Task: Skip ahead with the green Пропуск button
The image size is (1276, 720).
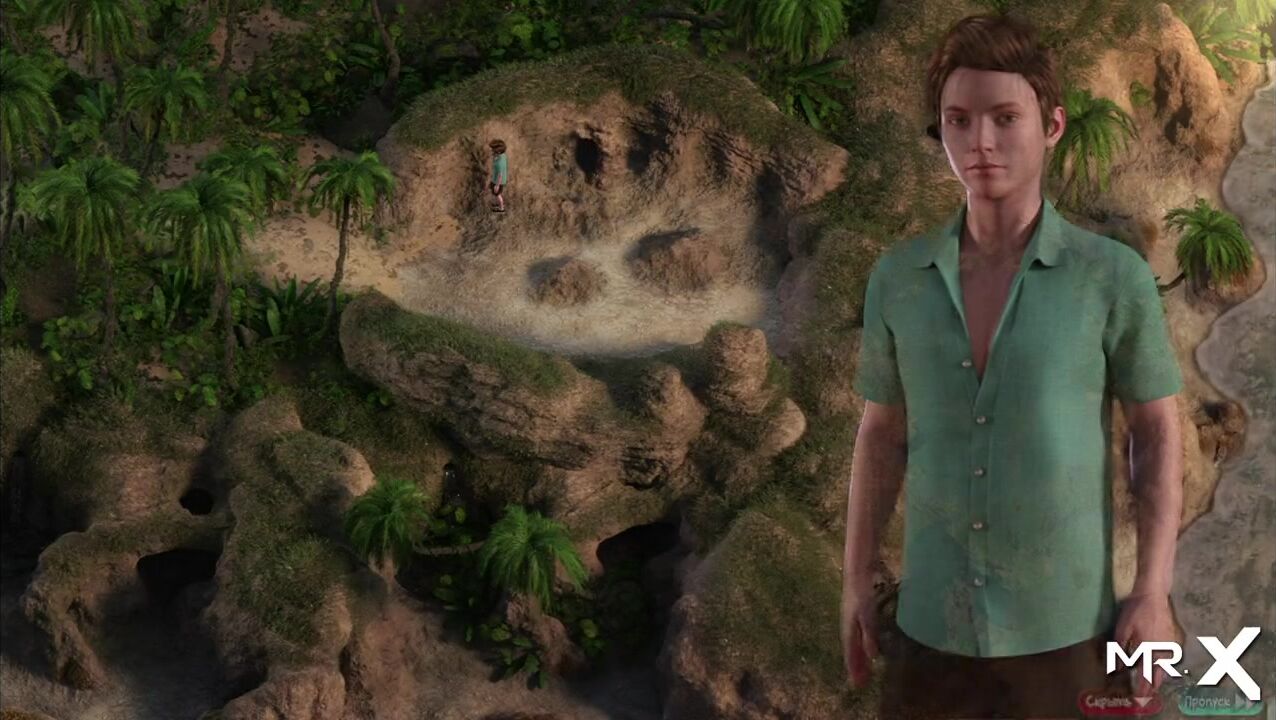Action: (1220, 702)
